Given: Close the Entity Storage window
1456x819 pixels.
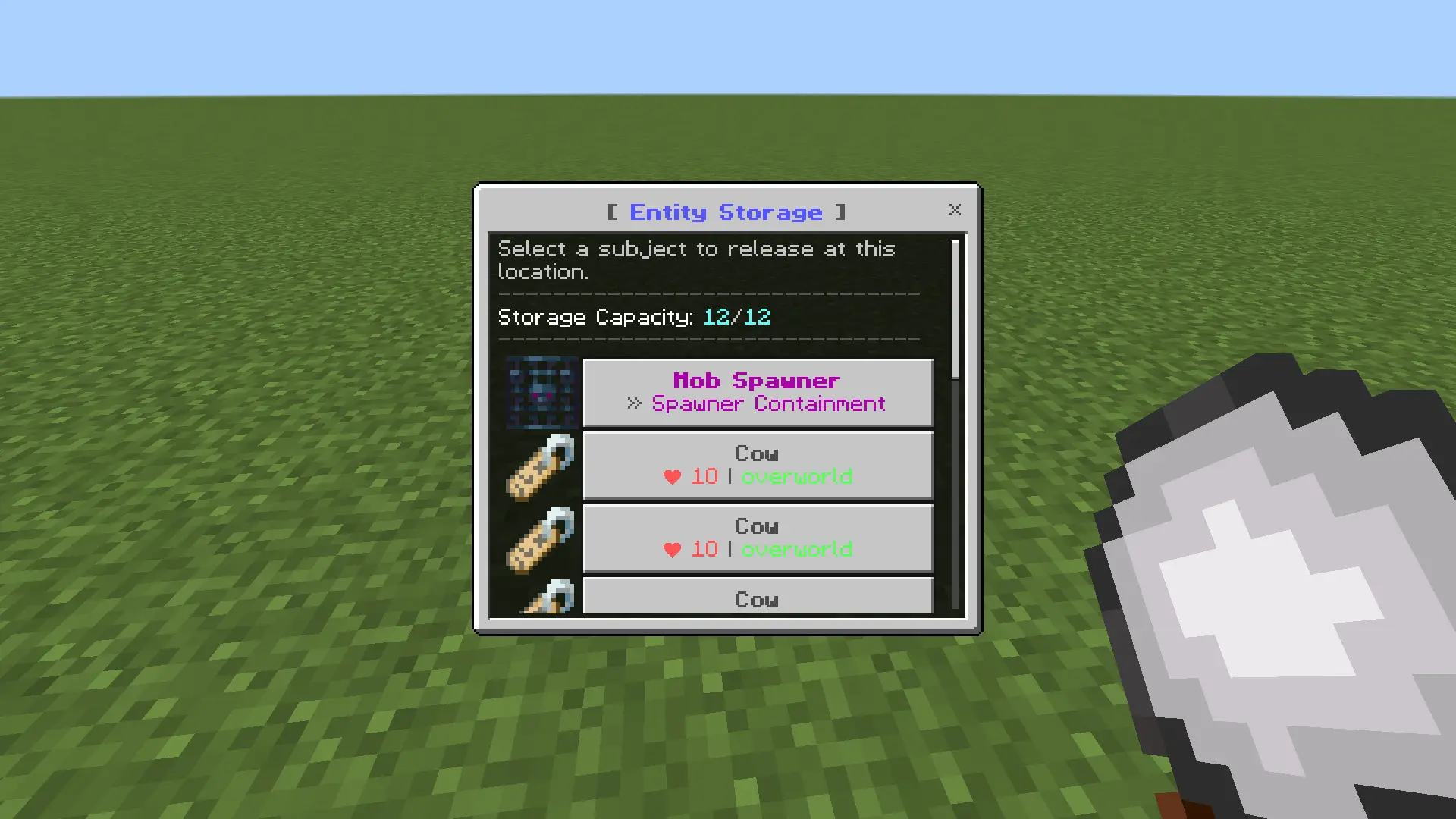Looking at the screenshot, I should click(955, 210).
